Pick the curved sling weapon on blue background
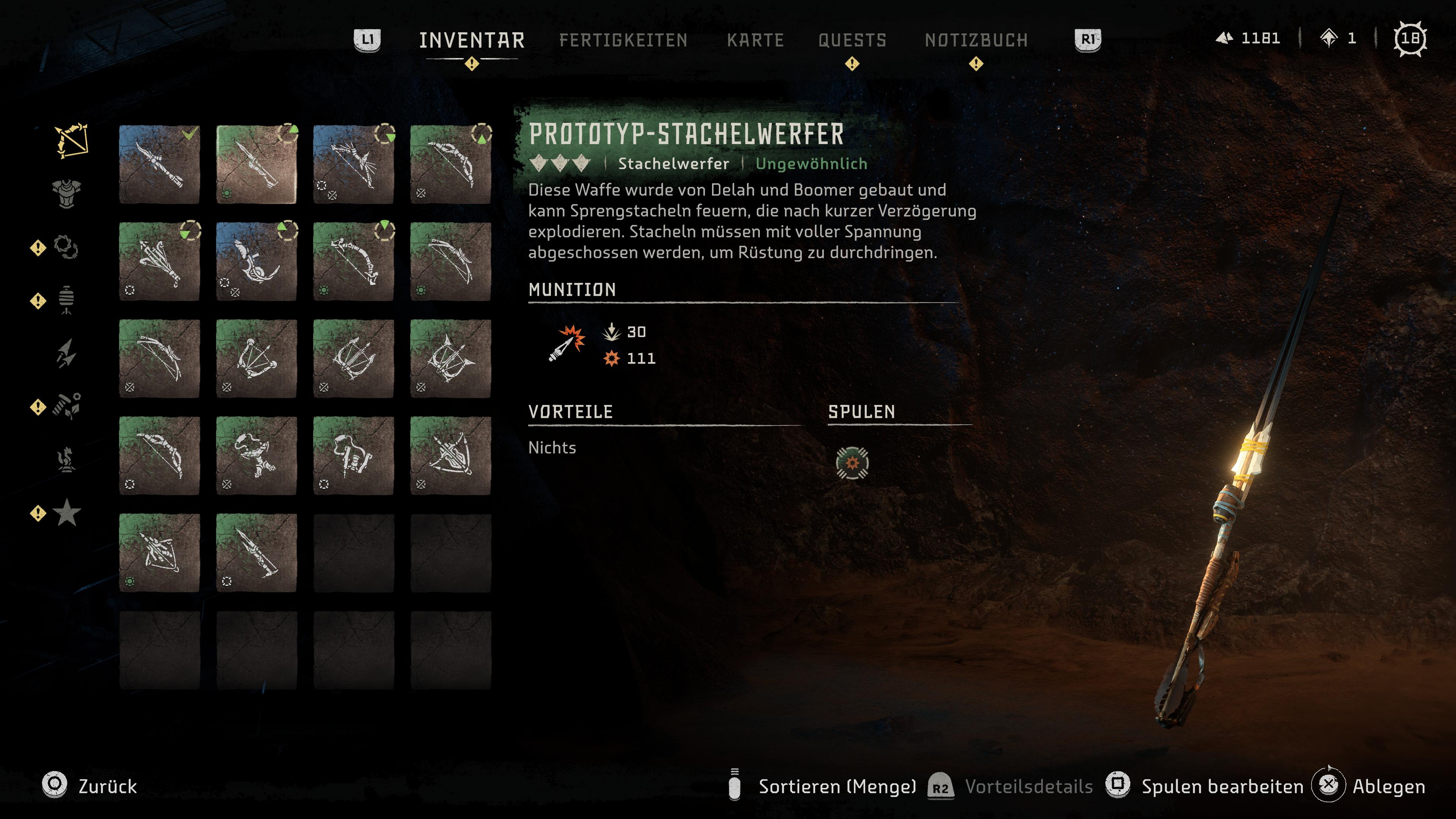This screenshot has height=819, width=1456. click(x=256, y=261)
